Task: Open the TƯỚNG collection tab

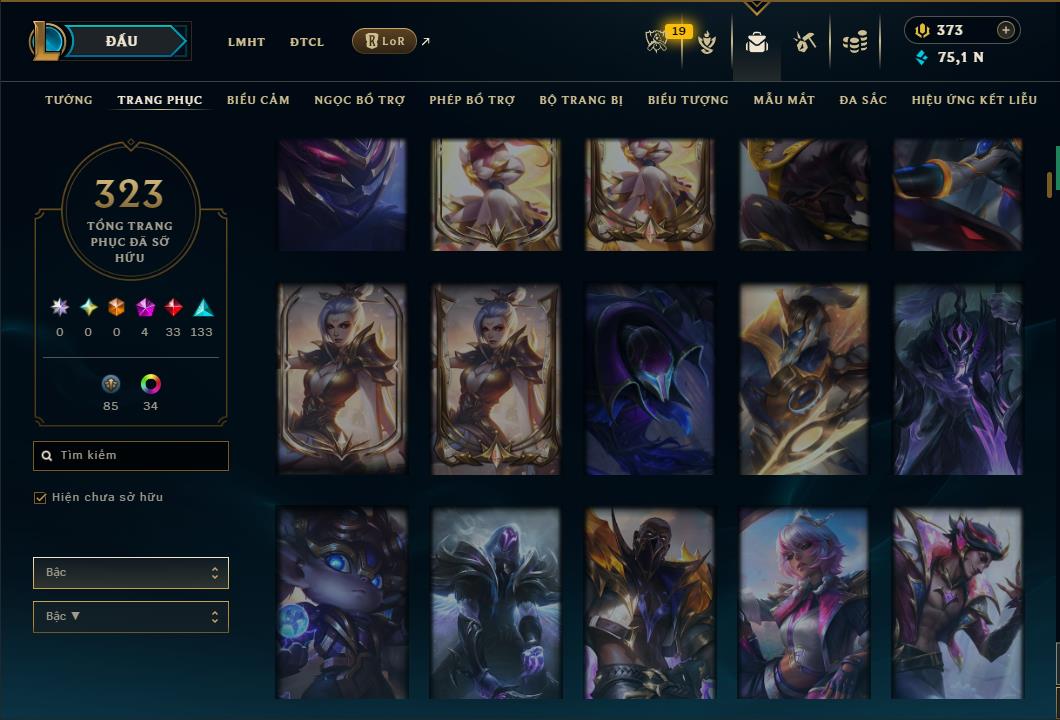Action: pos(69,100)
